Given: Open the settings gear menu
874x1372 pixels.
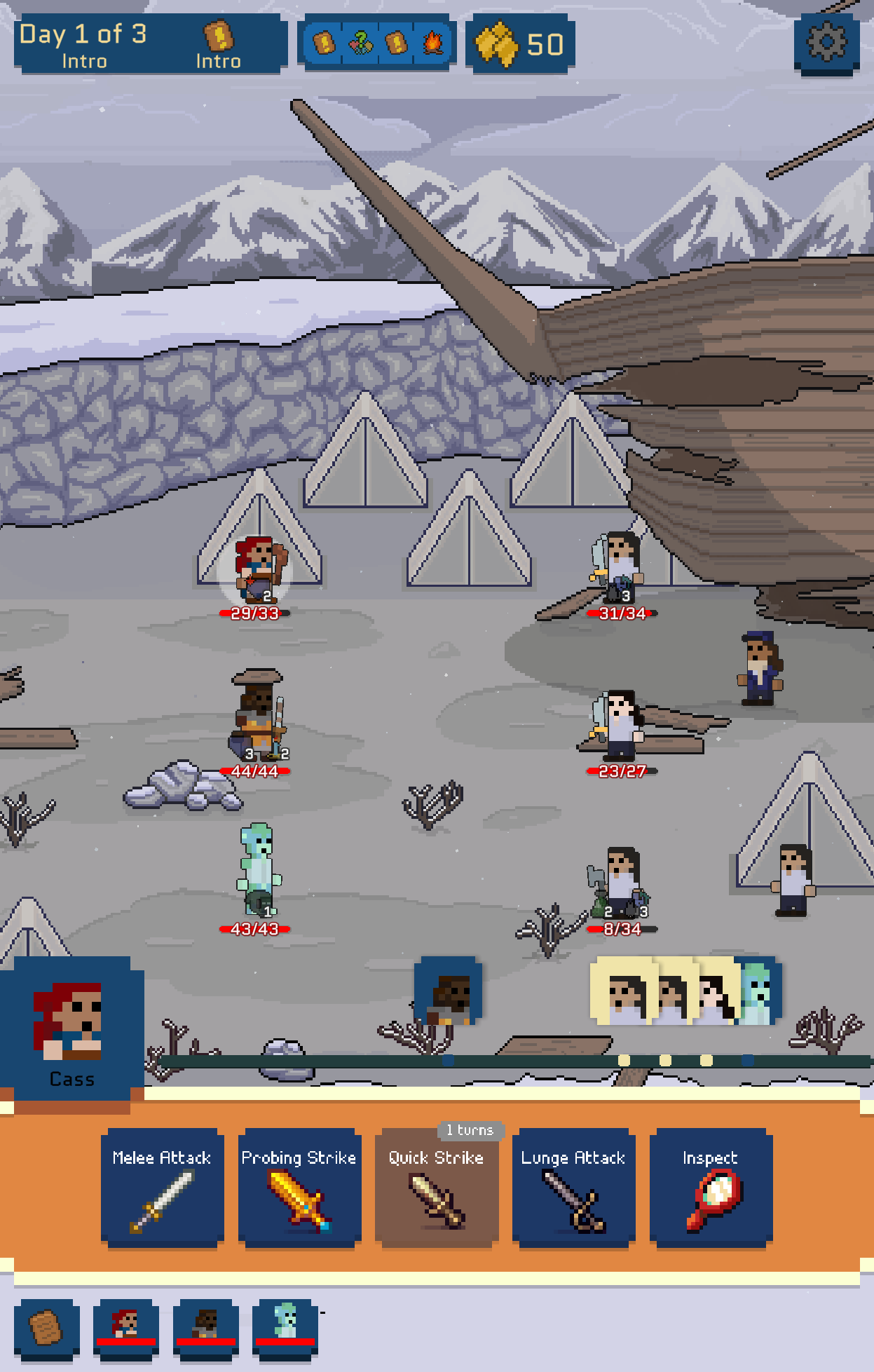Looking at the screenshot, I should 827,43.
